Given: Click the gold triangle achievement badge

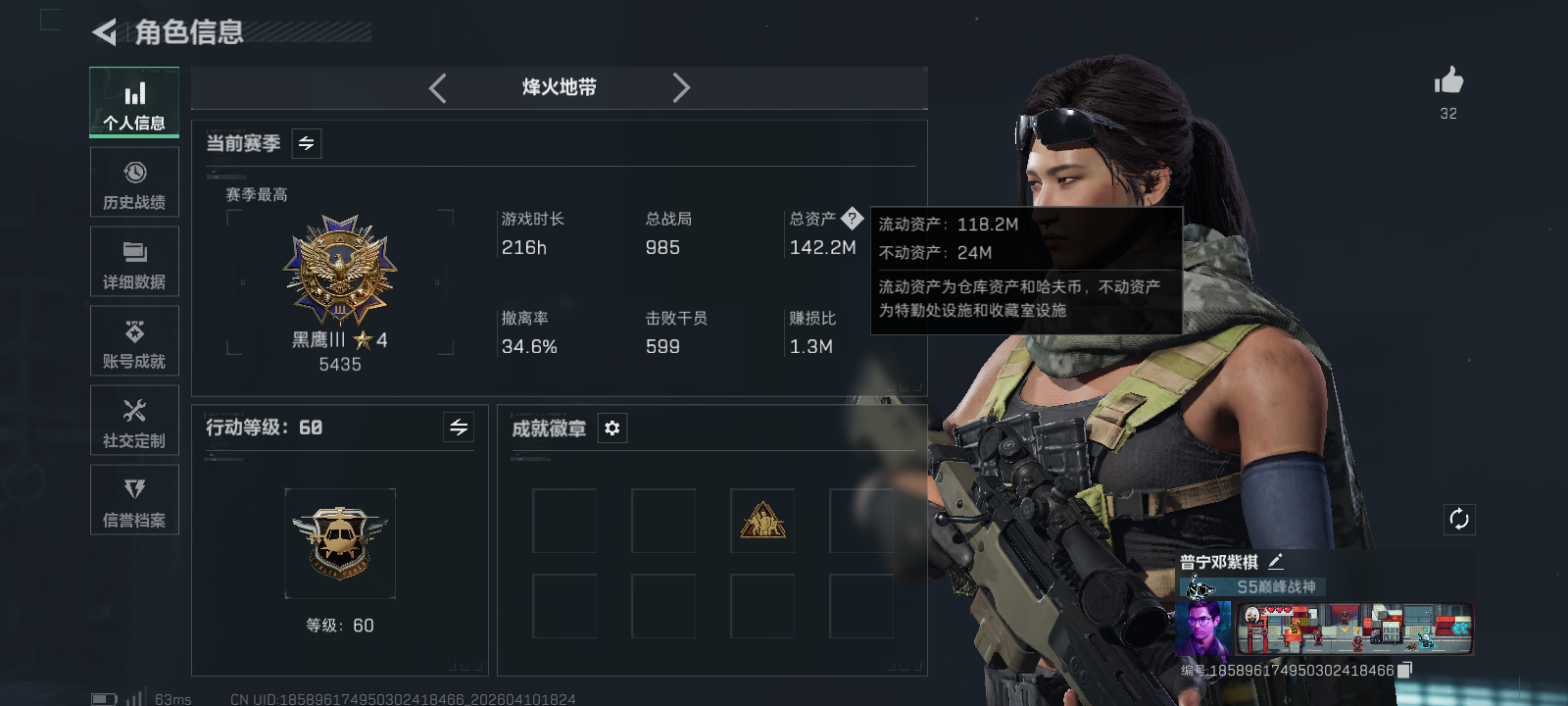Looking at the screenshot, I should [762, 521].
